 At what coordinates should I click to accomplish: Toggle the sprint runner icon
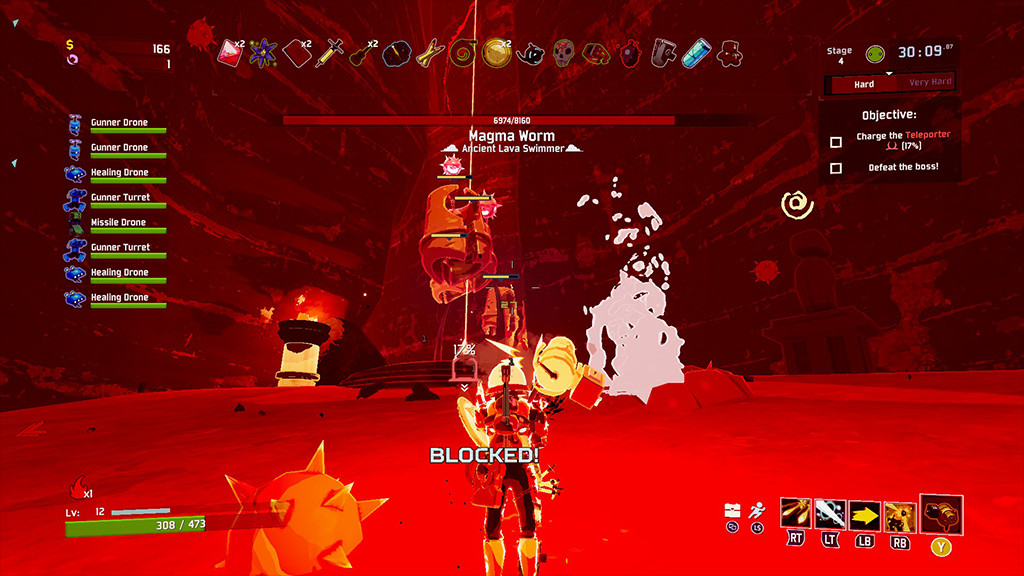757,509
